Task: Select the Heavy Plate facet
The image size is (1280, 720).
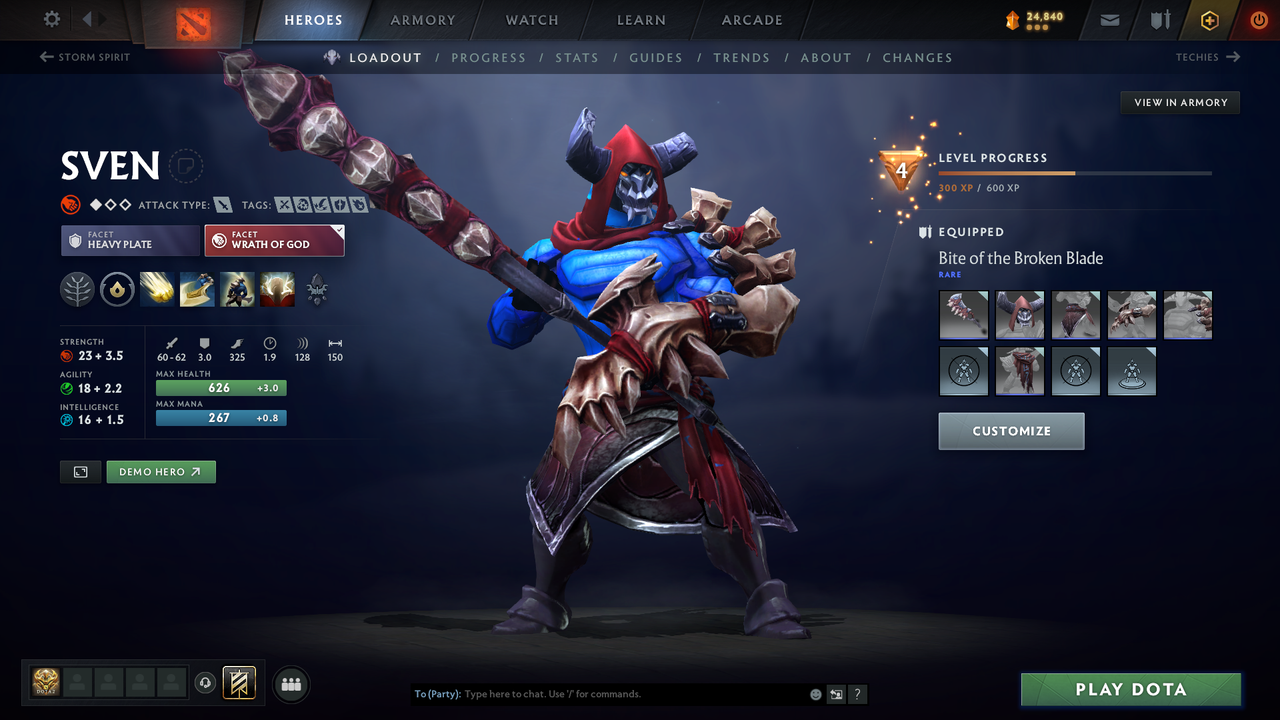Action: (x=130, y=240)
